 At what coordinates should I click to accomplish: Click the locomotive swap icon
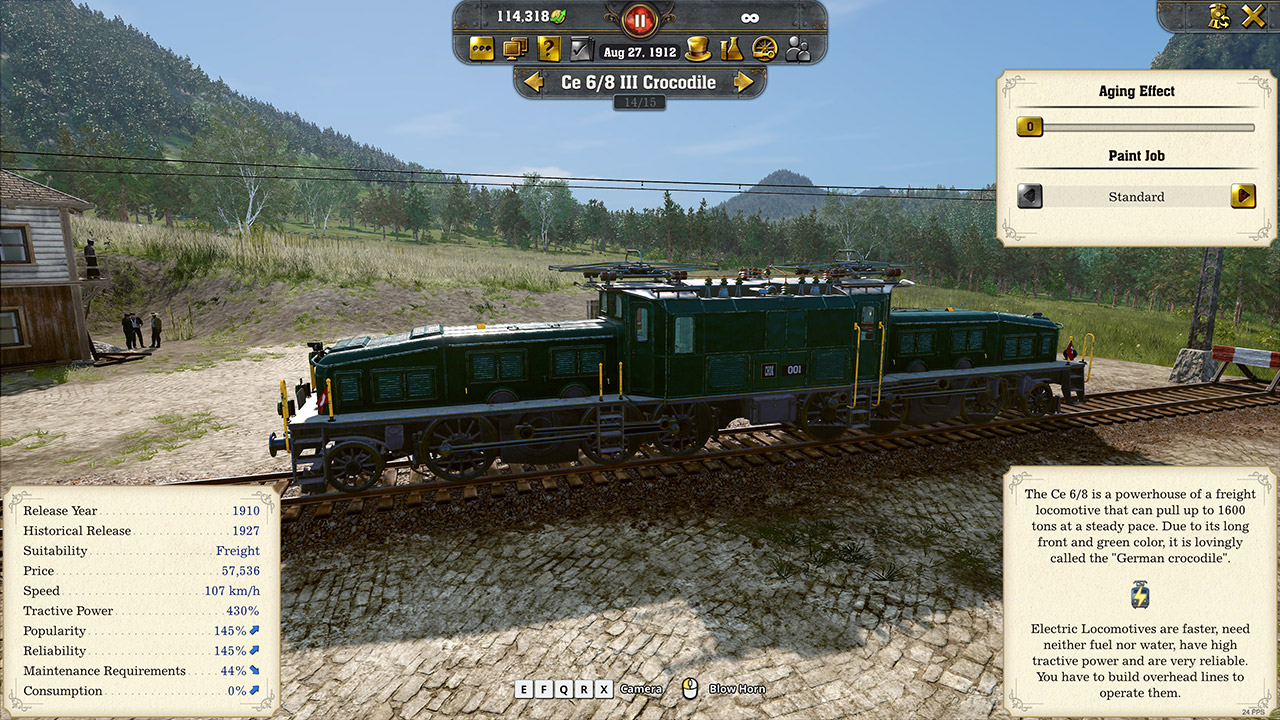tap(1218, 16)
